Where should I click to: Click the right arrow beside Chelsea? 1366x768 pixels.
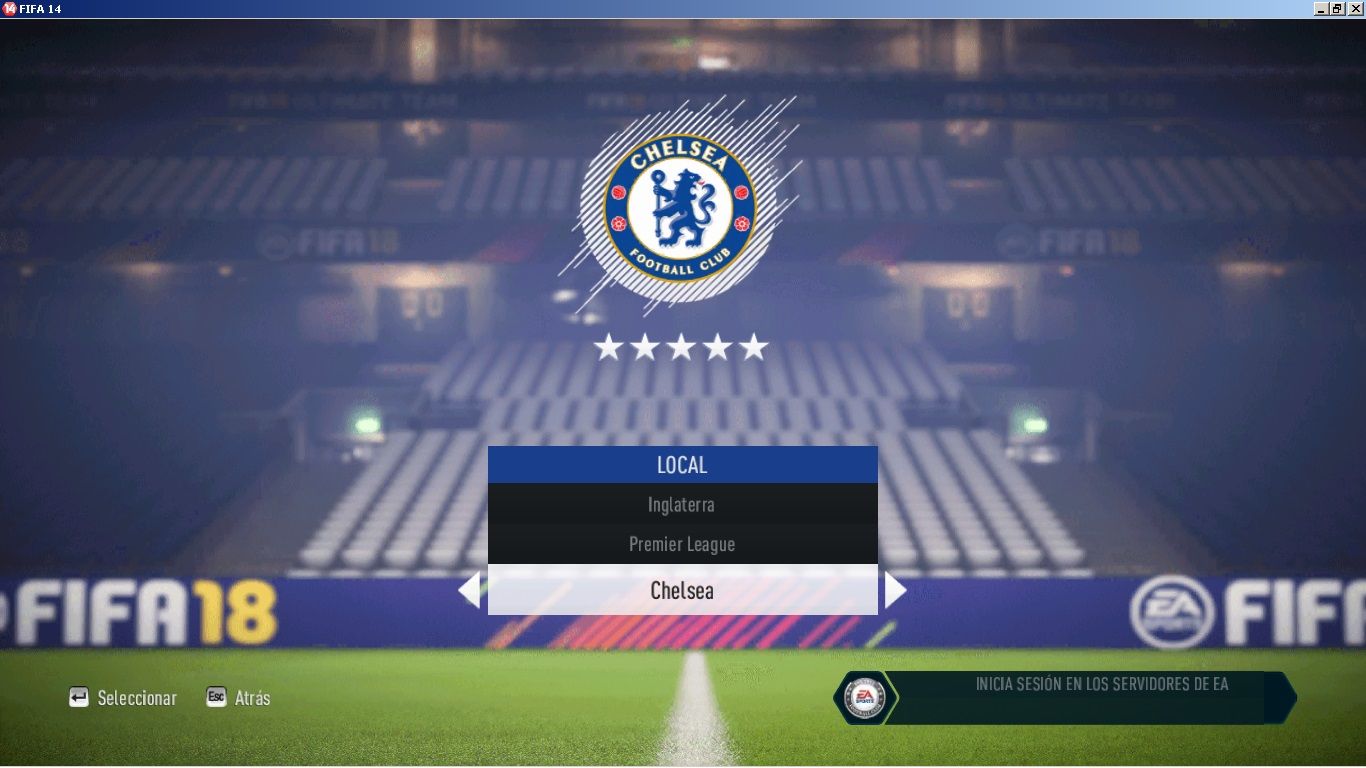(895, 590)
